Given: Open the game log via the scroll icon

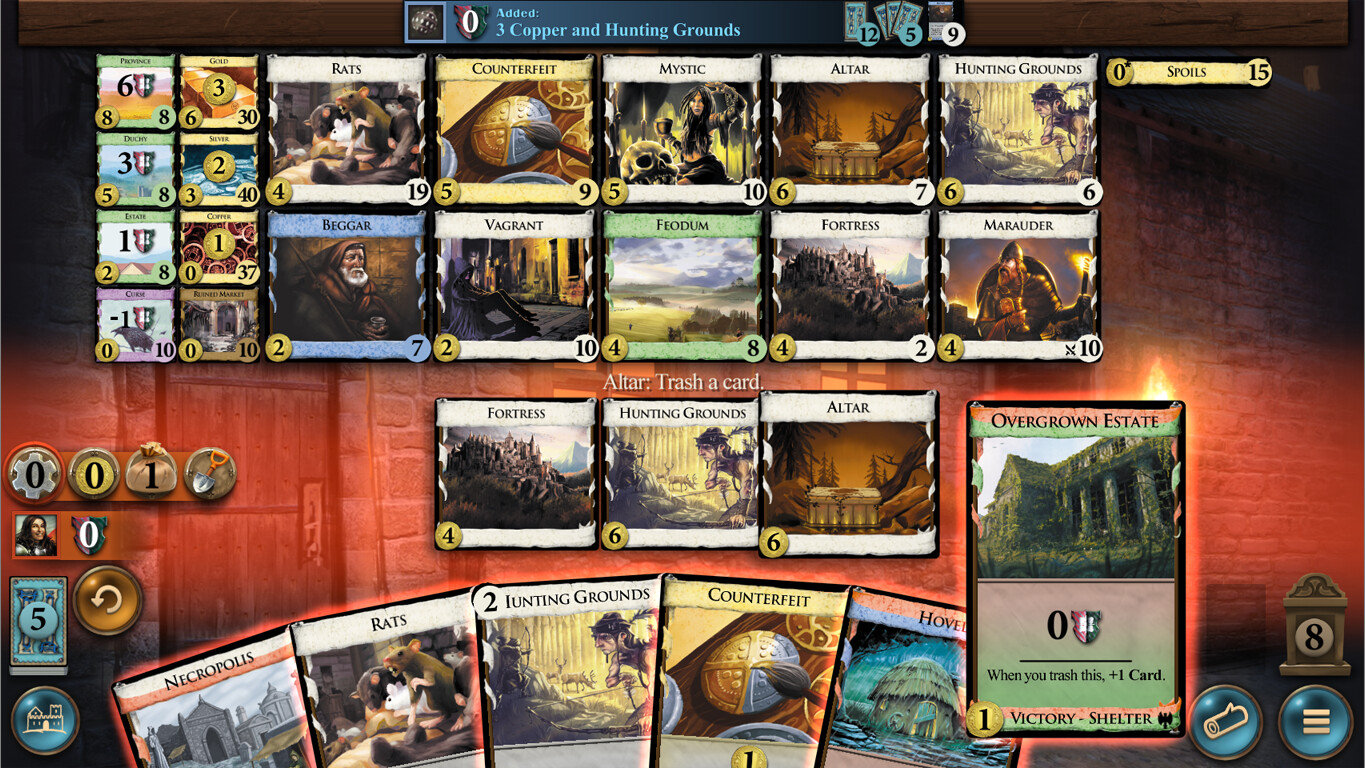Looking at the screenshot, I should pyautogui.click(x=1225, y=721).
